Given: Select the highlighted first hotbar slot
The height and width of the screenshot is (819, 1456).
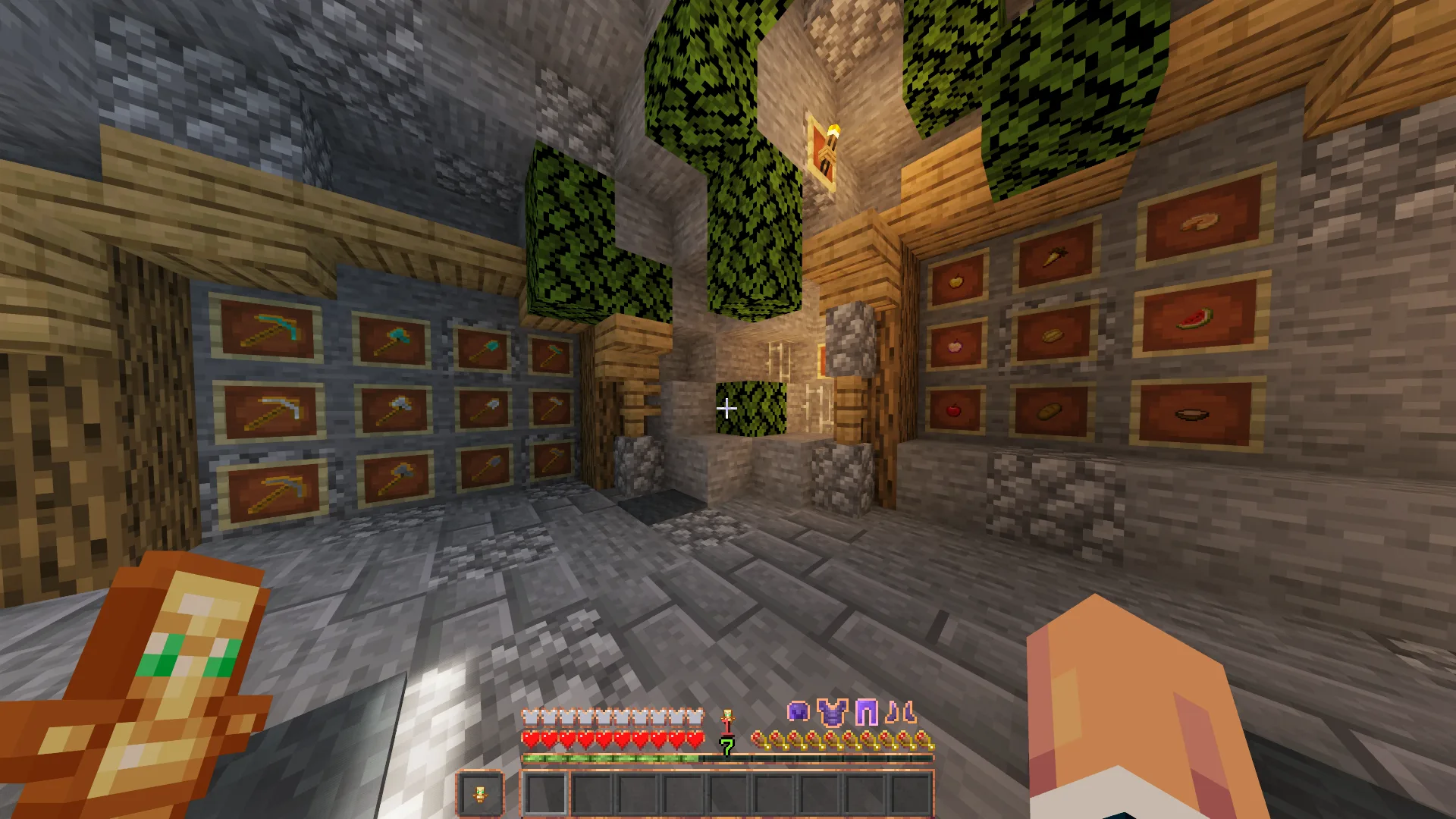Looking at the screenshot, I should [x=545, y=794].
